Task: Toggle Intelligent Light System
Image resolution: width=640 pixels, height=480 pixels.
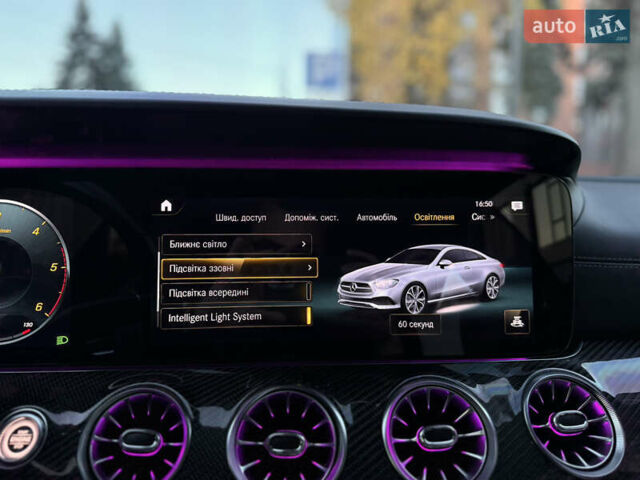Action: coord(236,317)
